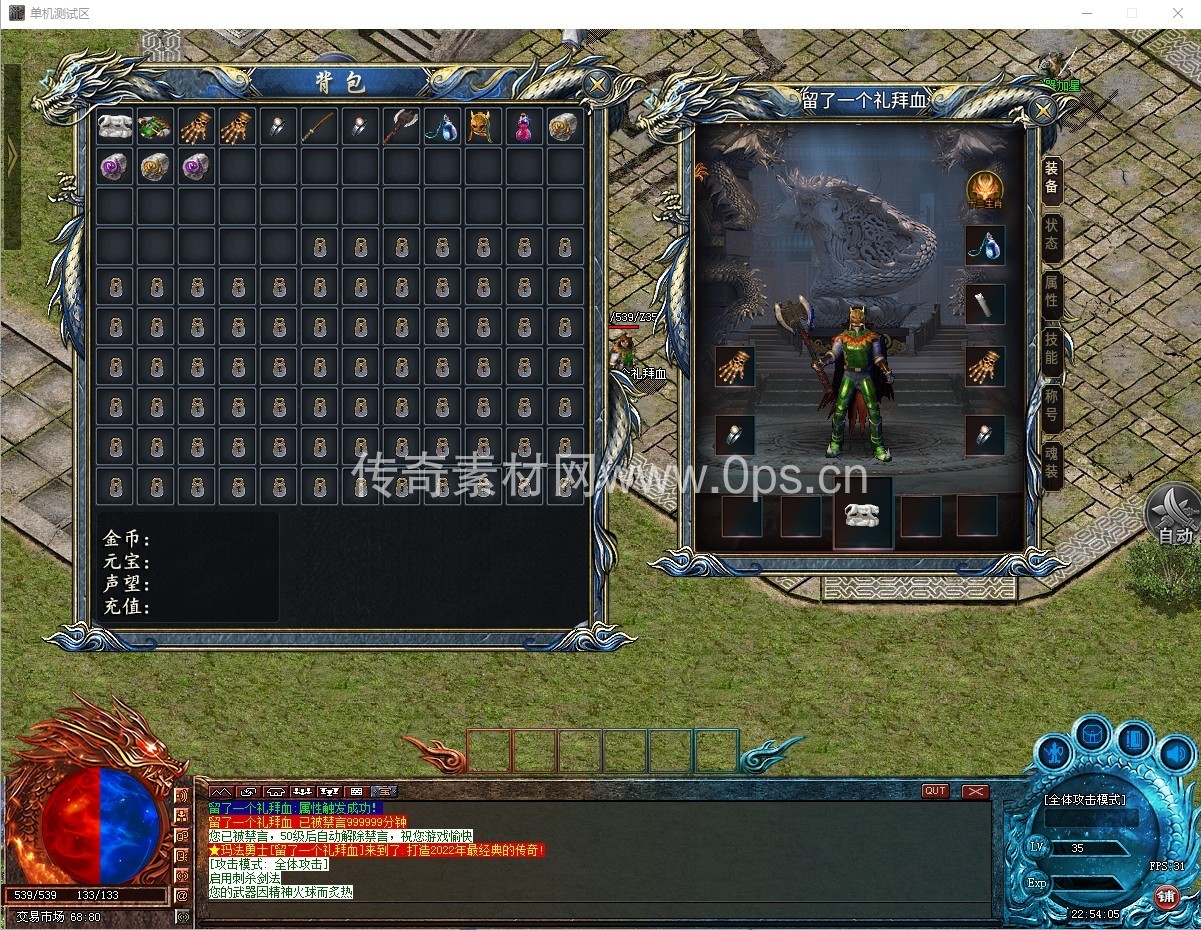Select the 称号 title tab
Viewport: 1201px width, 930px height.
pyautogui.click(x=1051, y=406)
